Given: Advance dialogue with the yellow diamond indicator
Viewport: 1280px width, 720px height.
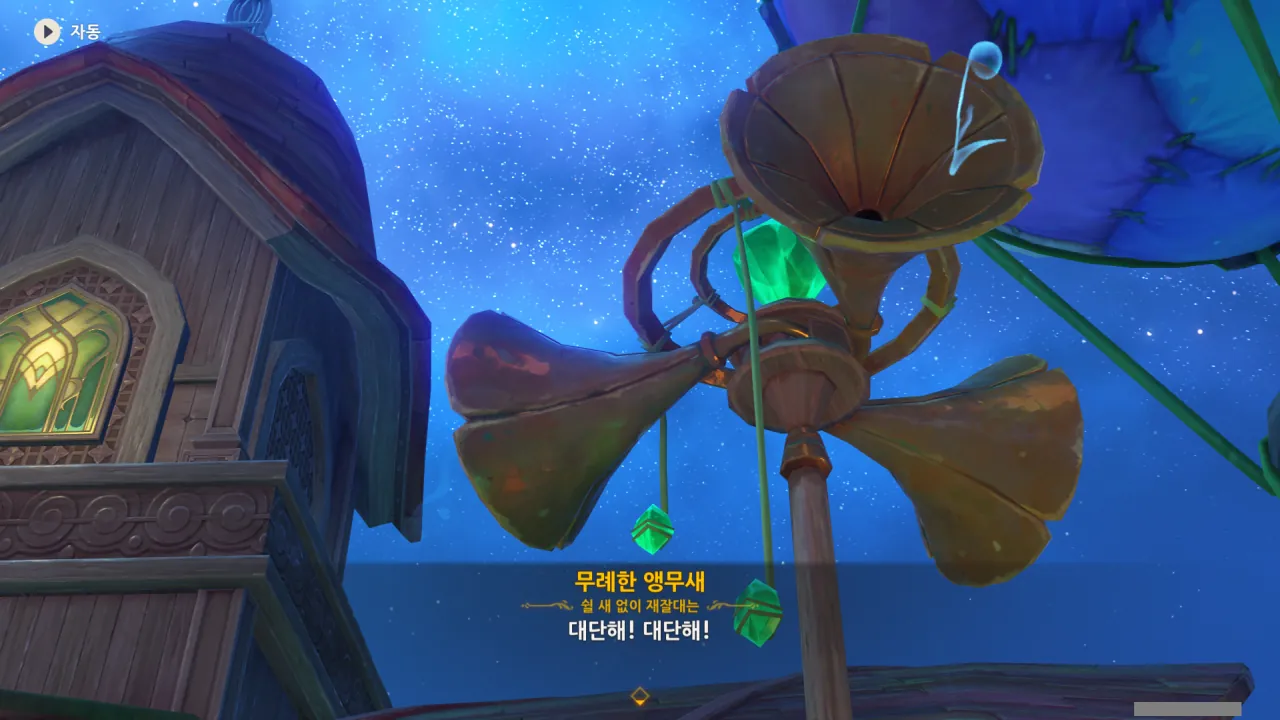Looking at the screenshot, I should pyautogui.click(x=640, y=696).
